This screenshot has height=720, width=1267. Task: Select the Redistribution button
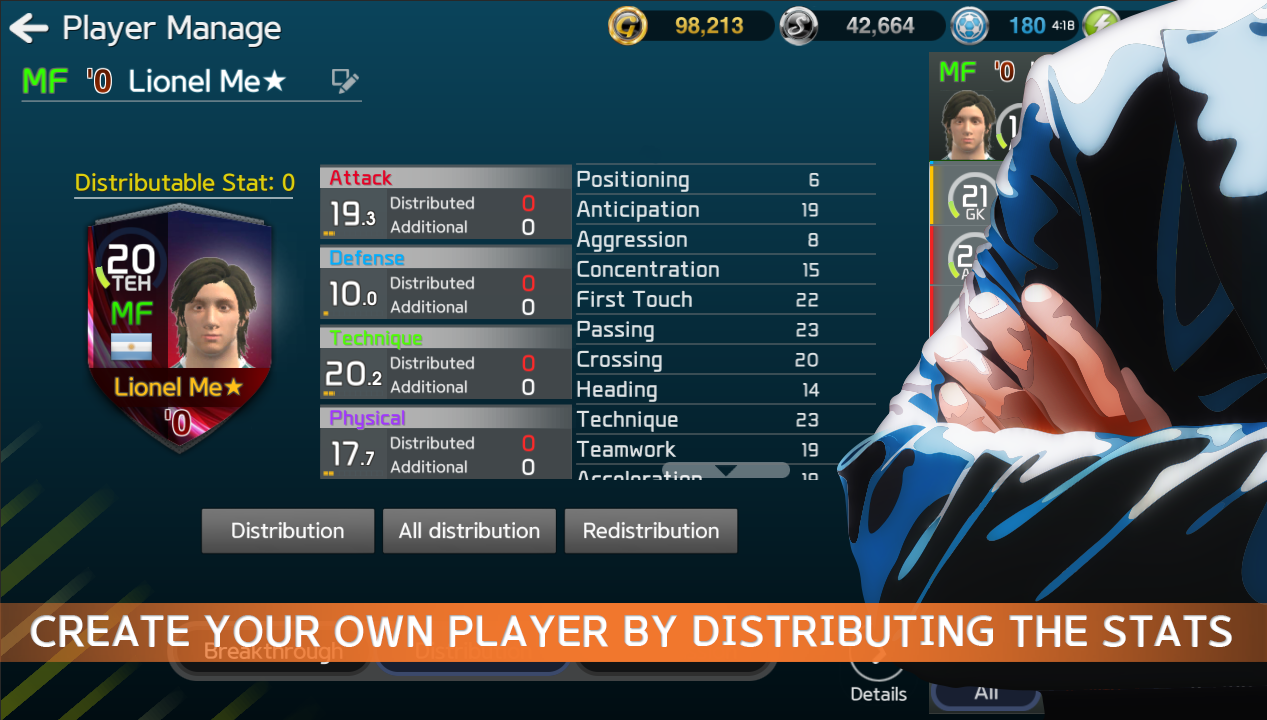pyautogui.click(x=651, y=531)
